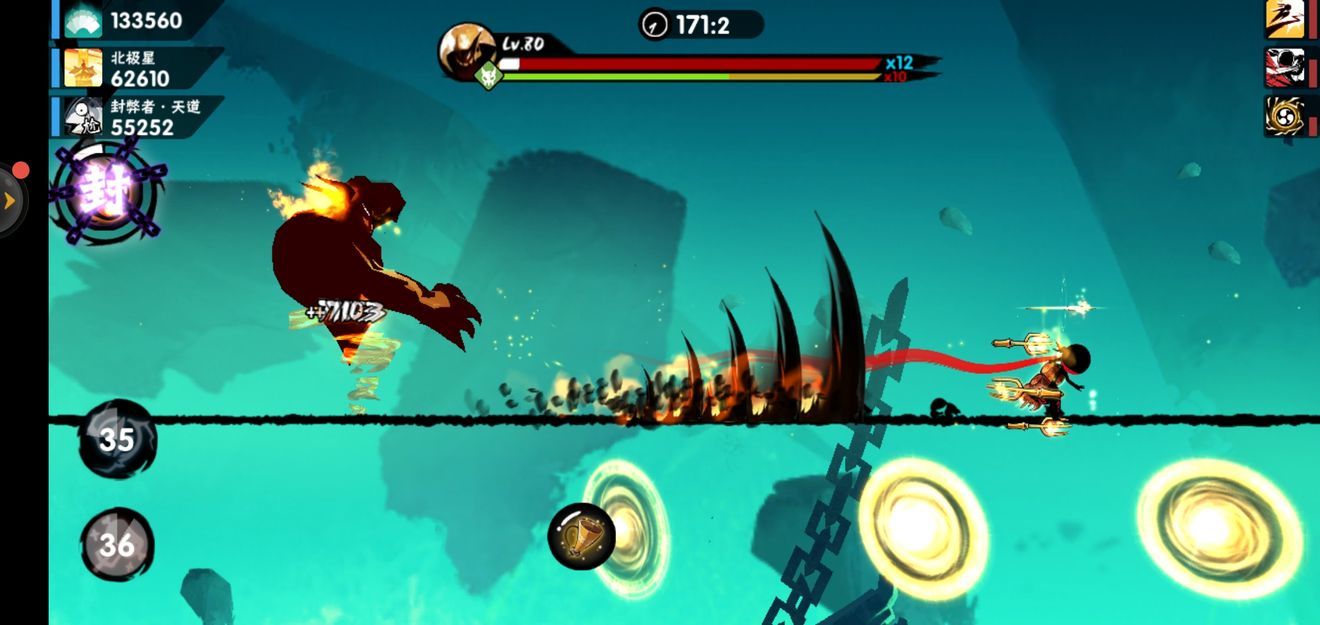Select the red sword-slash skill icon
This screenshot has height=625, width=1320.
pyautogui.click(x=1284, y=67)
